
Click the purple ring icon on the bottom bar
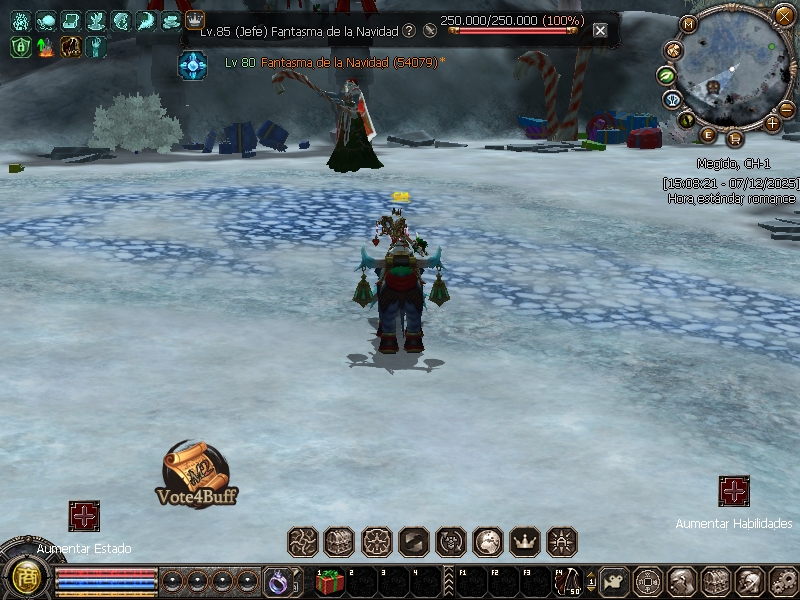(x=277, y=580)
